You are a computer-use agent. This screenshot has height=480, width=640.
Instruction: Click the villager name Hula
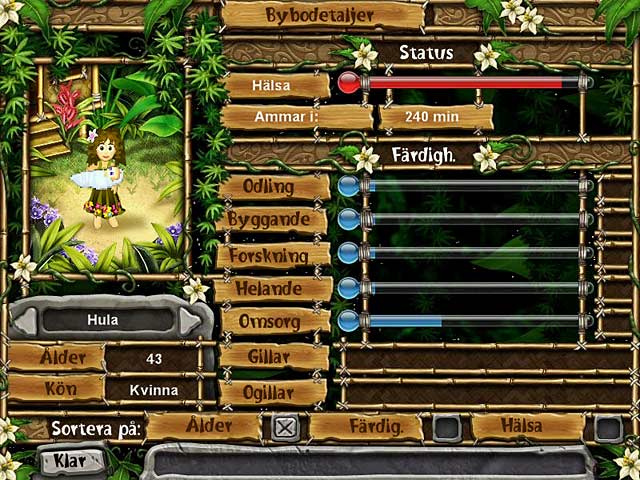pos(104,321)
